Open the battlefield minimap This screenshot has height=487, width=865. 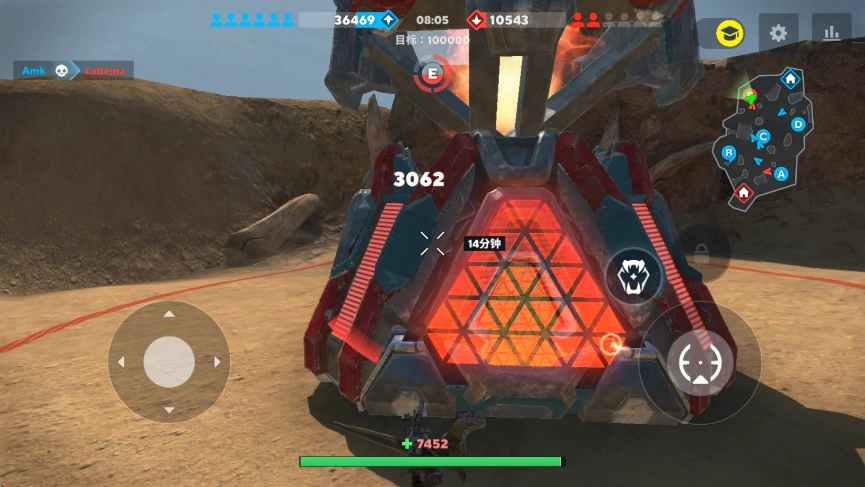pos(764,138)
